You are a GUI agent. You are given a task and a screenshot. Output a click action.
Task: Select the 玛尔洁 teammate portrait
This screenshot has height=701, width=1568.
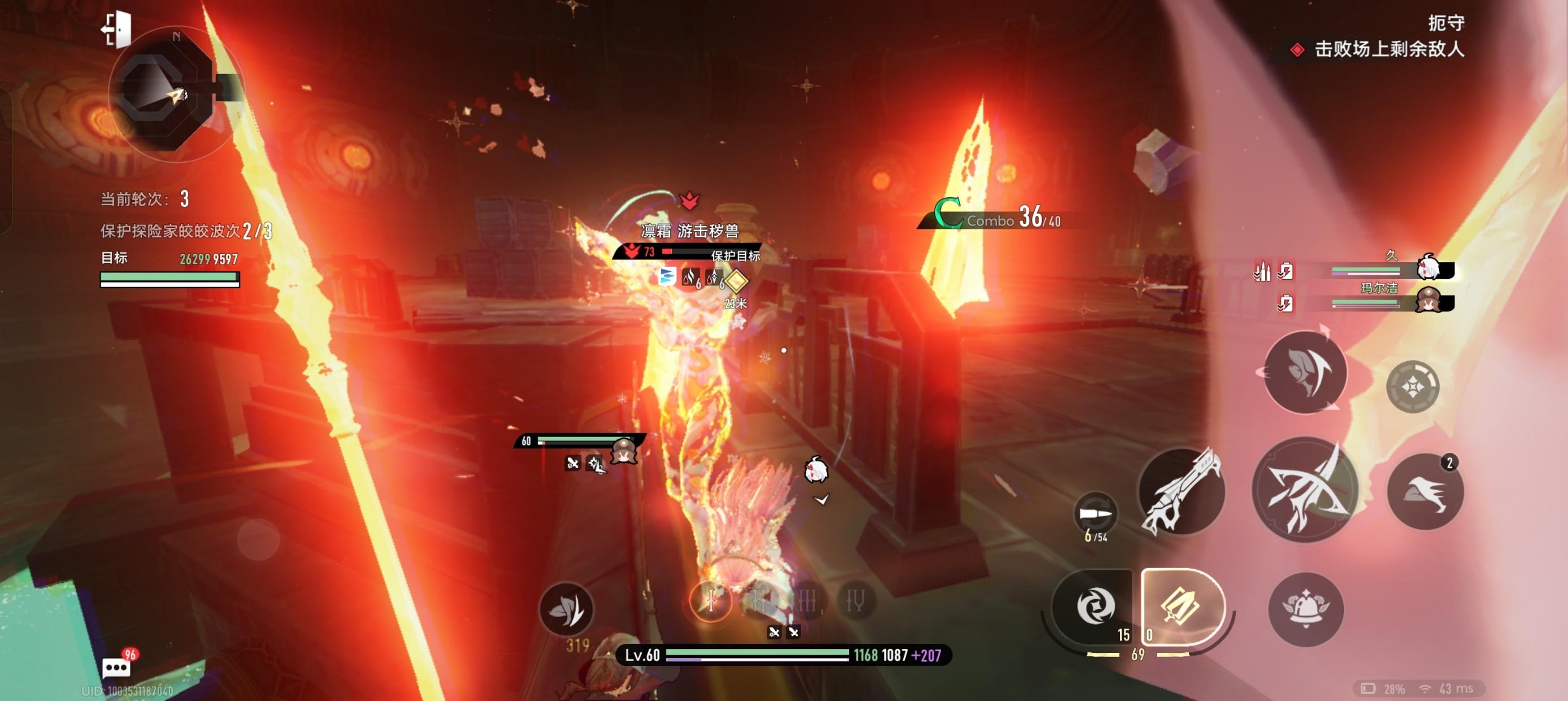point(1428,300)
